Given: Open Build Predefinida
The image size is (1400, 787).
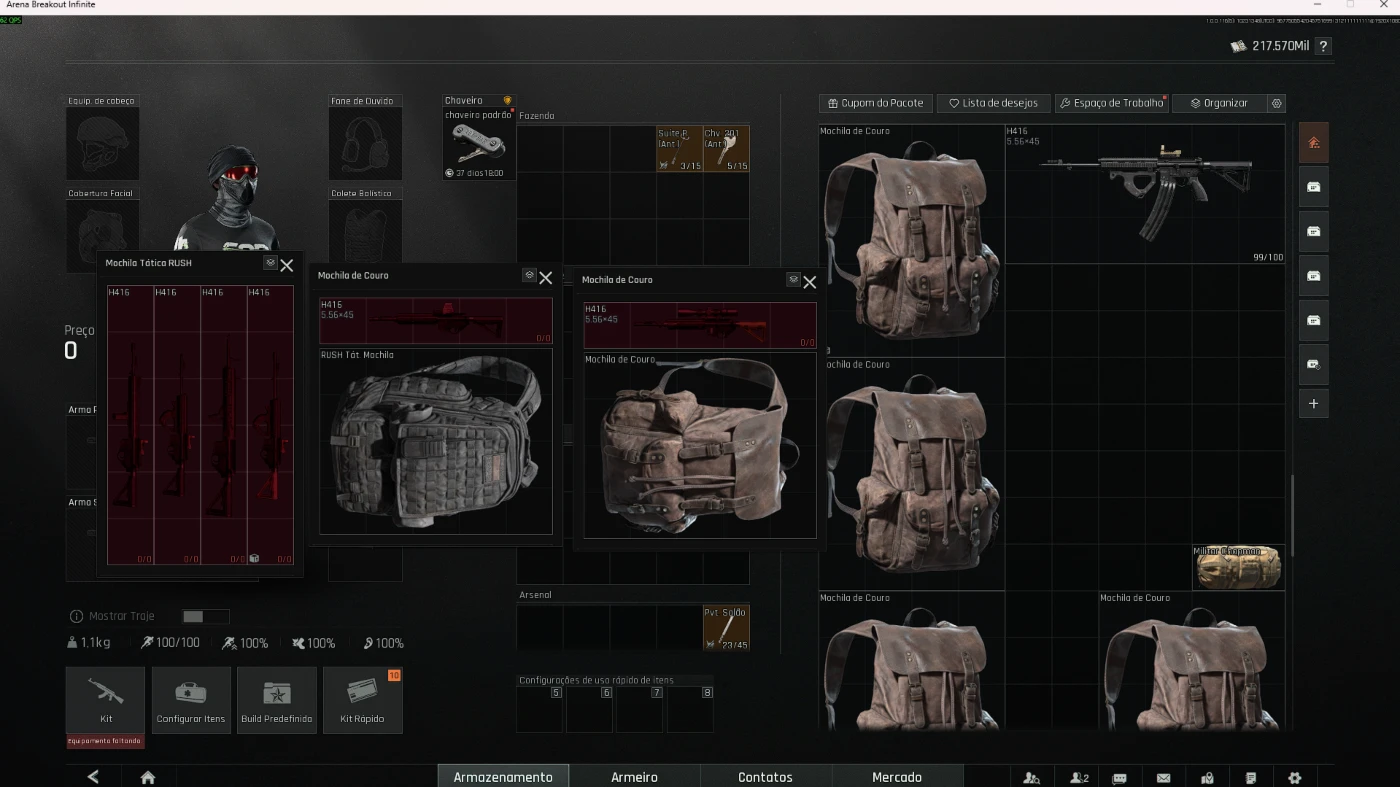Looking at the screenshot, I should point(277,699).
